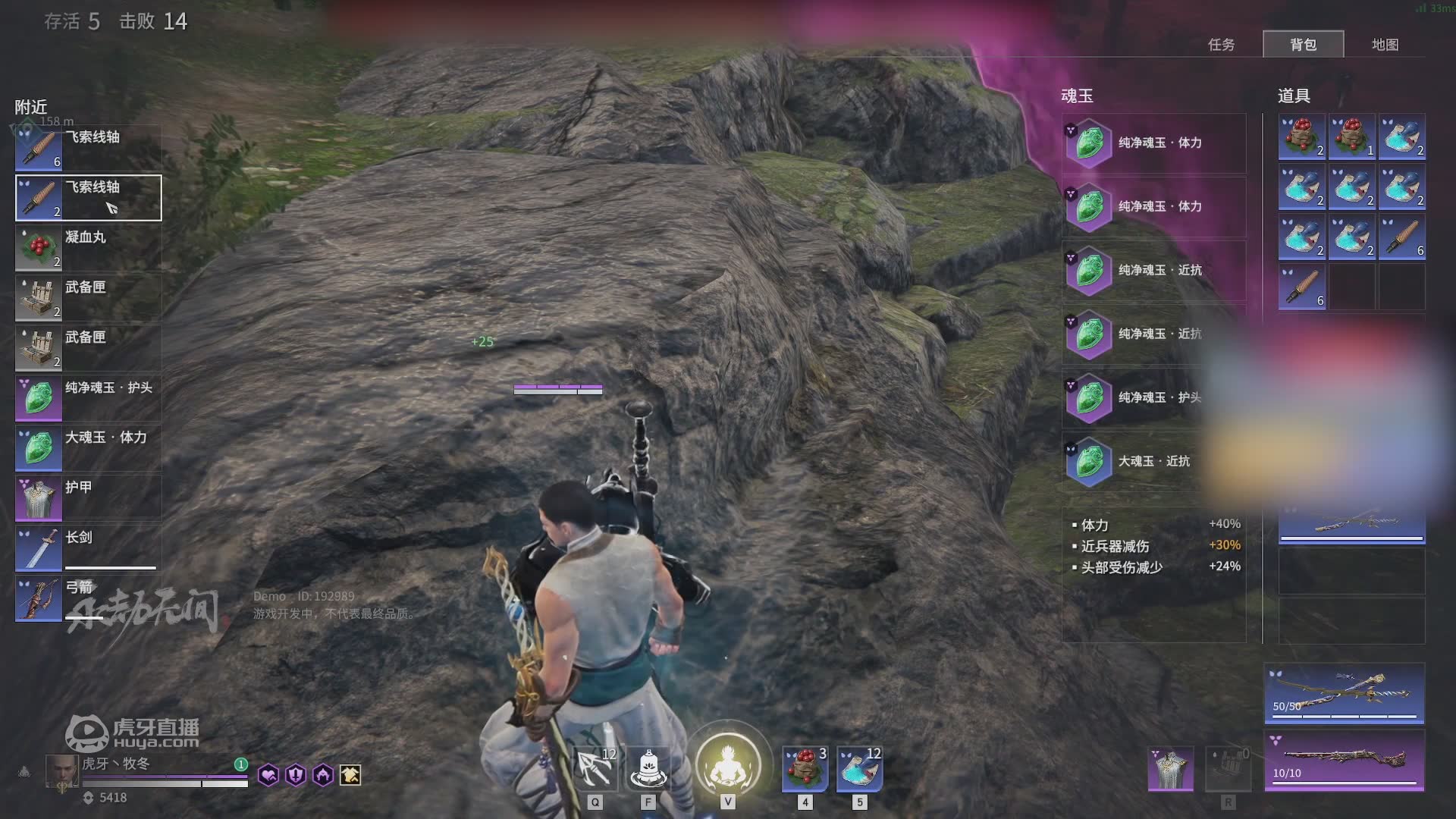
Task: Activate the bell skill icon
Action: [648, 769]
